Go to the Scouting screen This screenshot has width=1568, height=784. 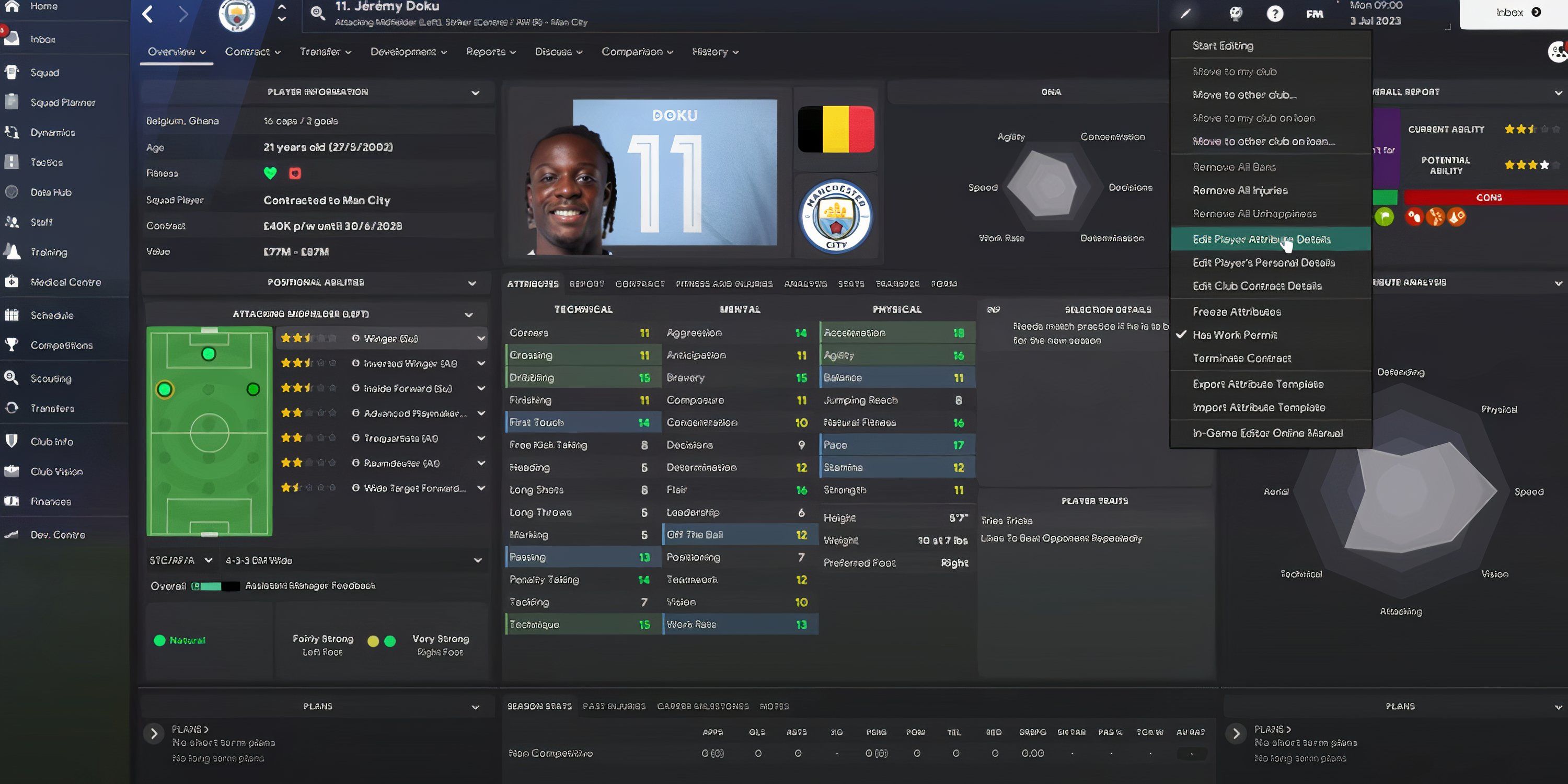pos(50,378)
